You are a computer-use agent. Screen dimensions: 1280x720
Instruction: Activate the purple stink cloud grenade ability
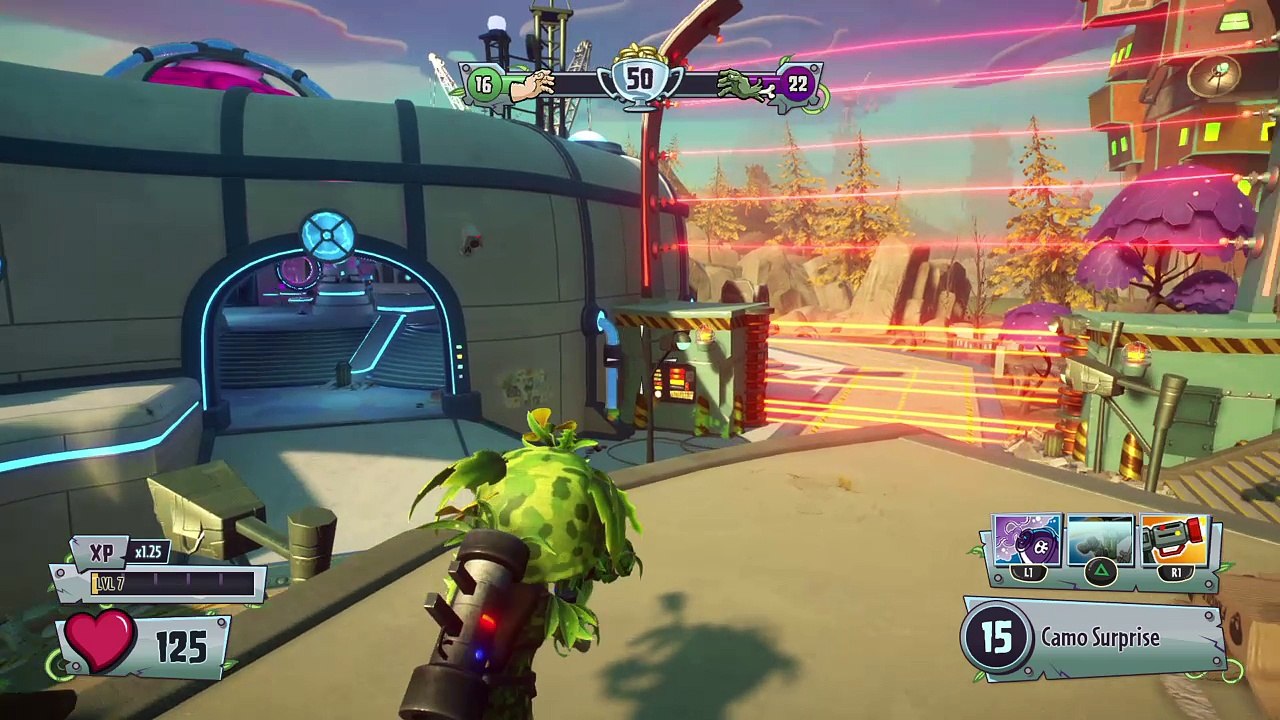pos(1027,542)
